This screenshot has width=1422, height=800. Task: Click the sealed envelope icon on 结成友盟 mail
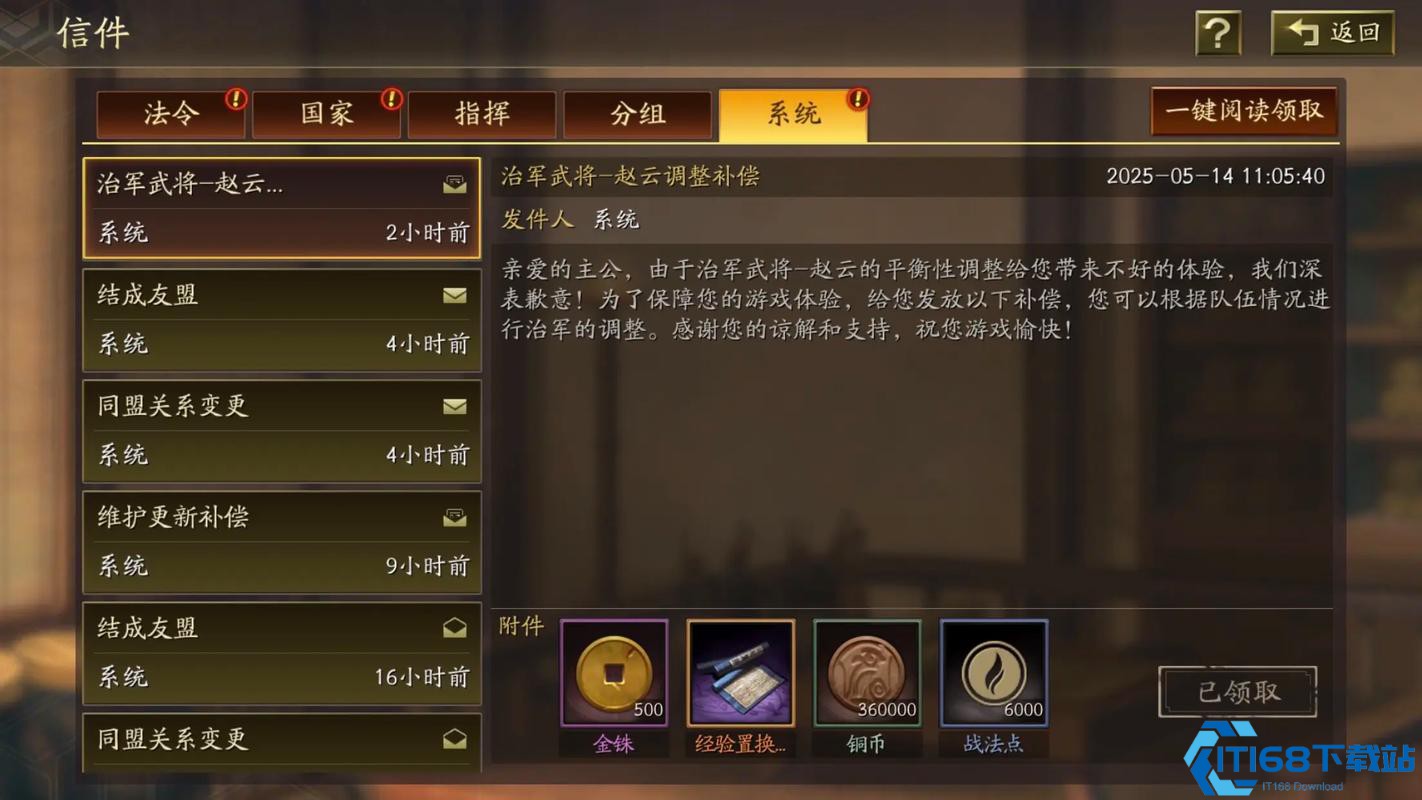click(x=455, y=295)
